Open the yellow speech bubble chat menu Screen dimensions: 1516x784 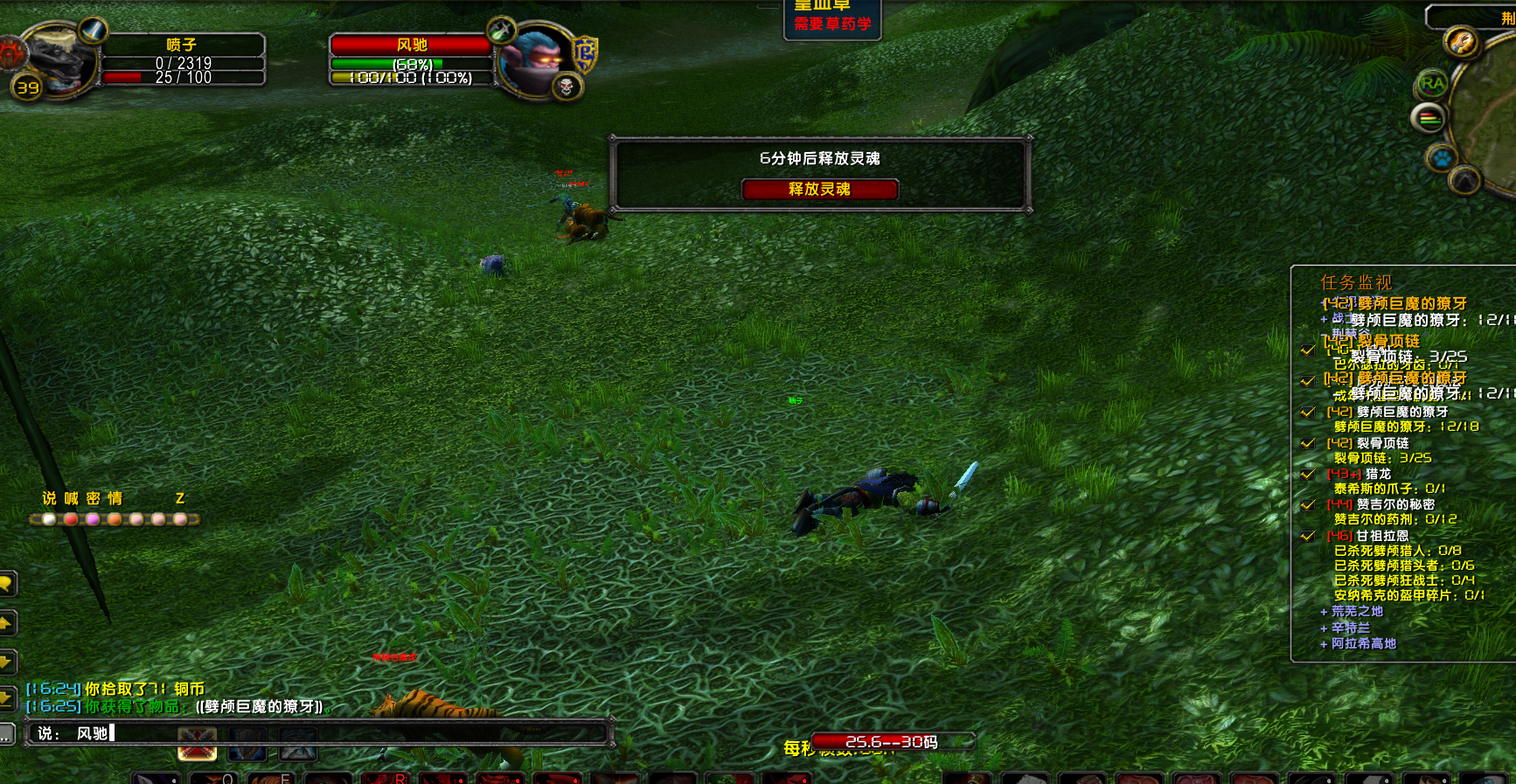pyautogui.click(x=6, y=583)
